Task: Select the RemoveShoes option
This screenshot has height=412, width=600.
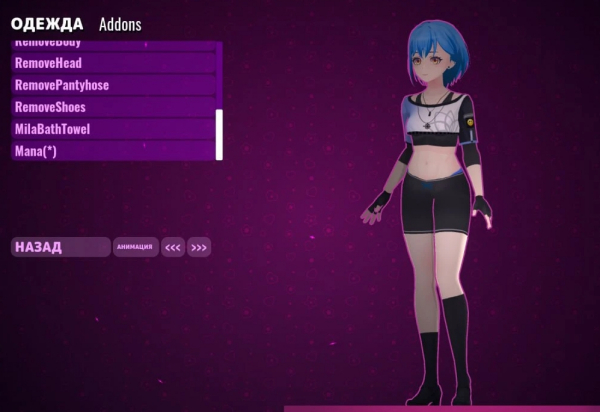Action: [113, 107]
